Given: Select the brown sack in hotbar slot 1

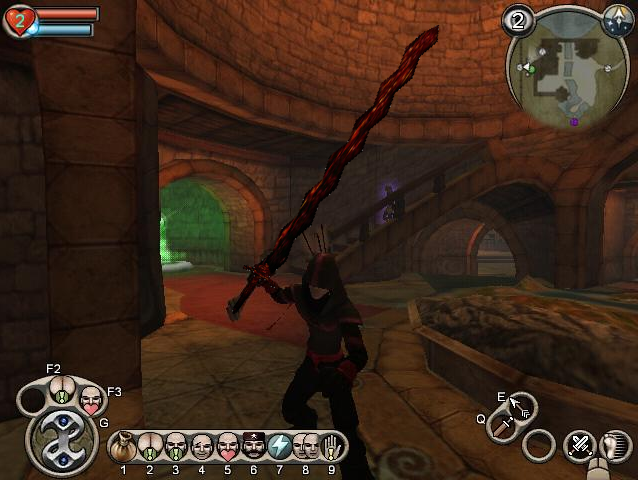Looking at the screenshot, I should [125, 446].
